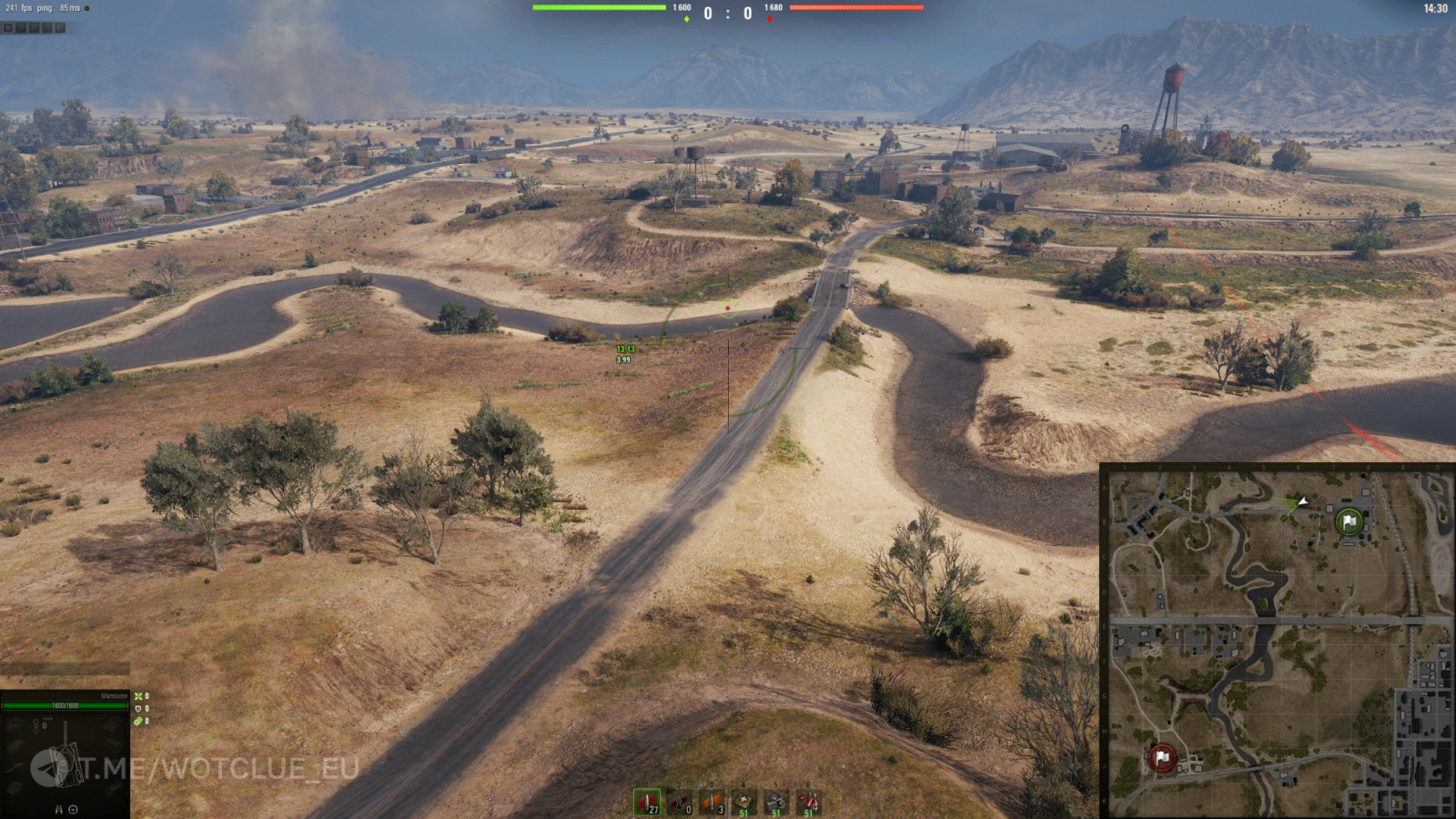Use the first aid kit consumable
This screenshot has height=819, width=1456.
[x=744, y=802]
